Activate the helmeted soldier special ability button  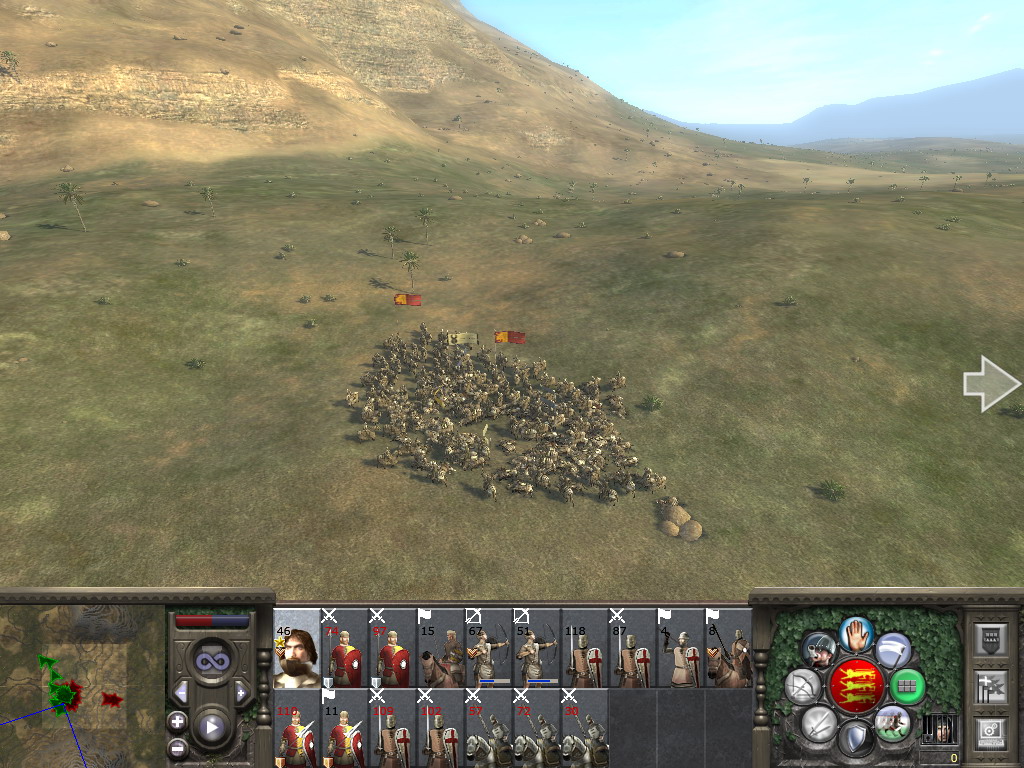pos(818,650)
